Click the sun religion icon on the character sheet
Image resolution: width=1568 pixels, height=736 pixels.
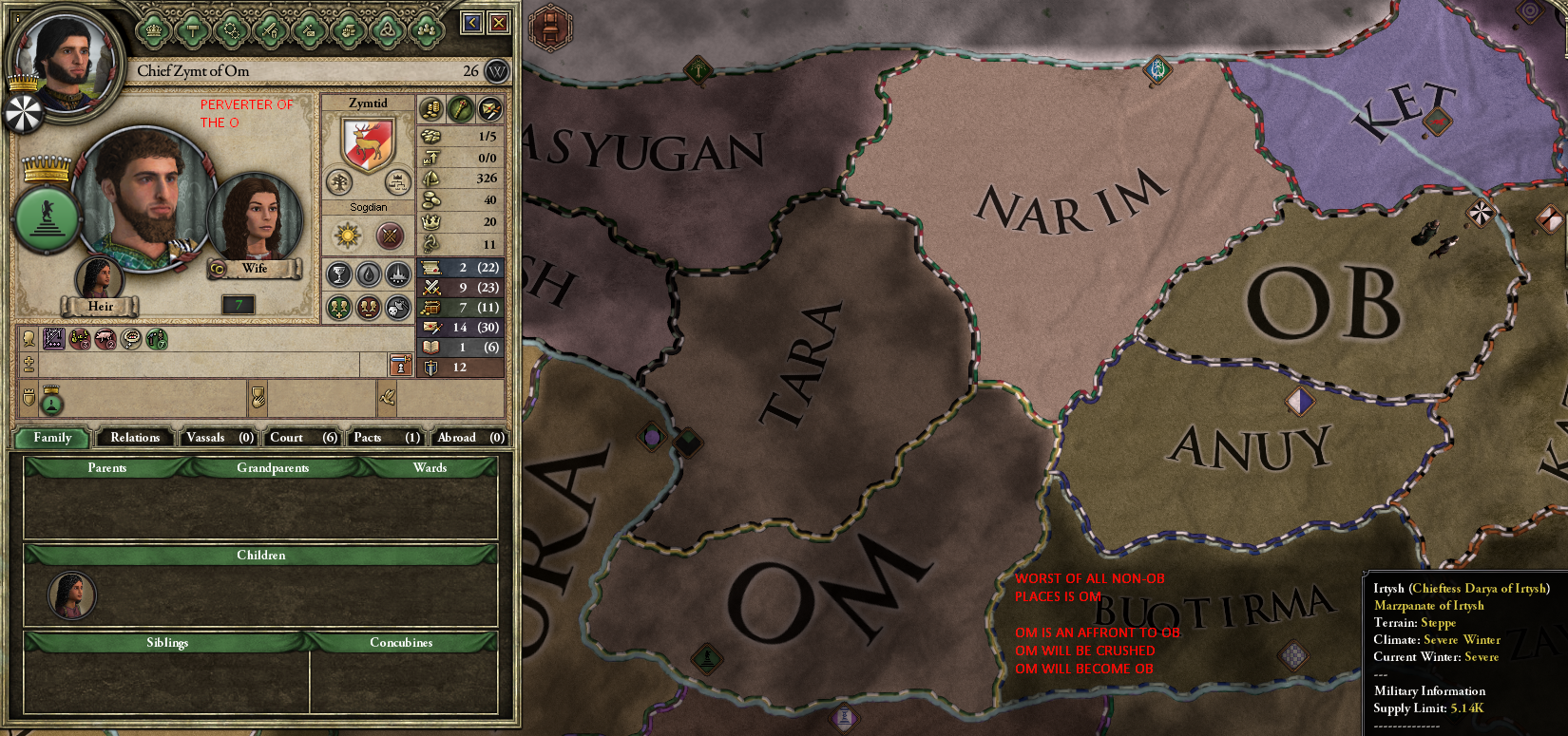tap(346, 234)
